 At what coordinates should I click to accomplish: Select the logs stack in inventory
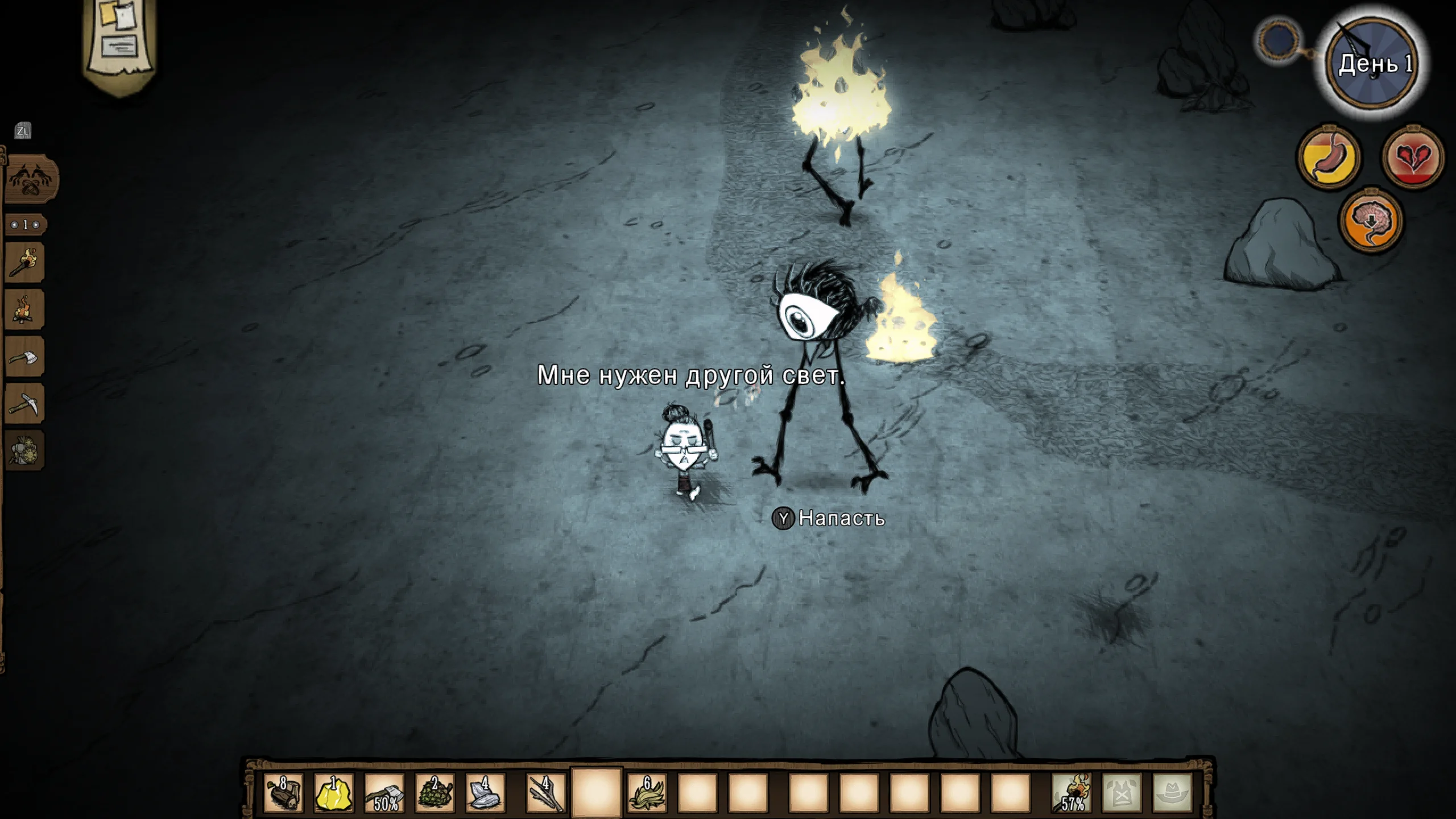click(283, 792)
